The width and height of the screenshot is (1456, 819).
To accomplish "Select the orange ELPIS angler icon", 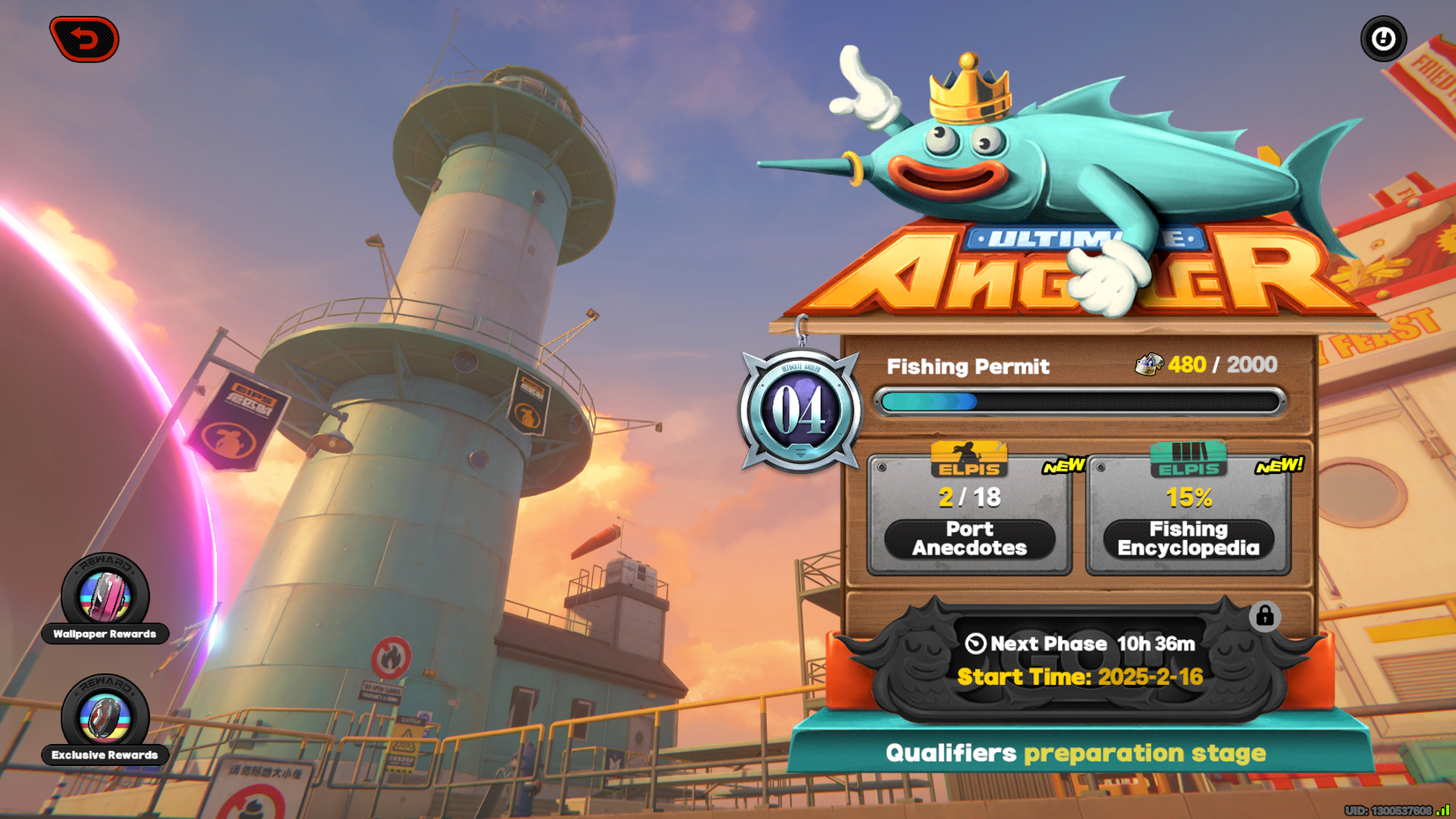I will [x=968, y=460].
